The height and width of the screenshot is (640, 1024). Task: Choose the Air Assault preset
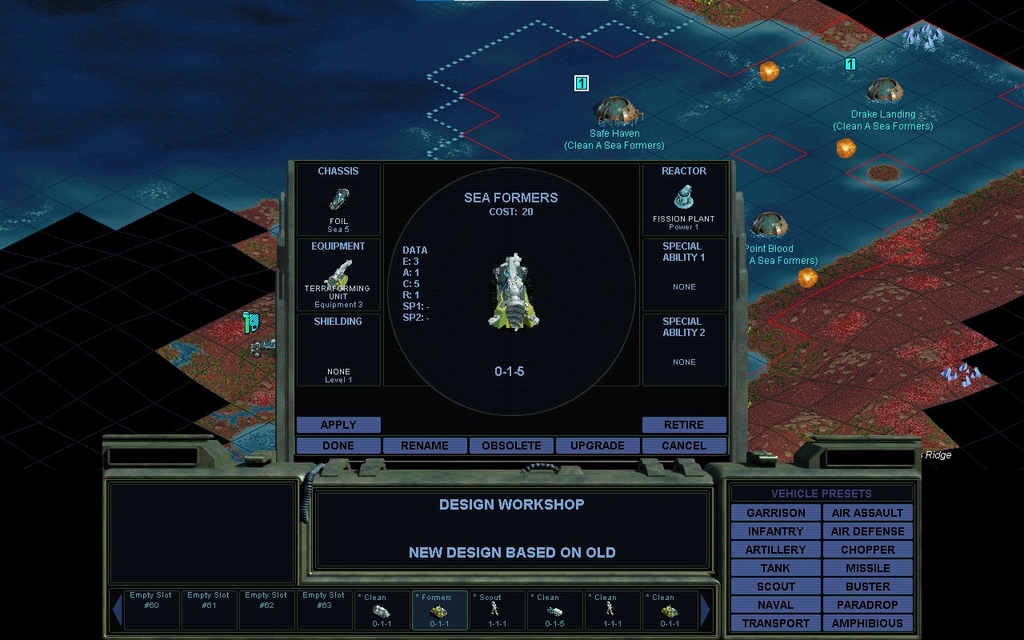[867, 513]
